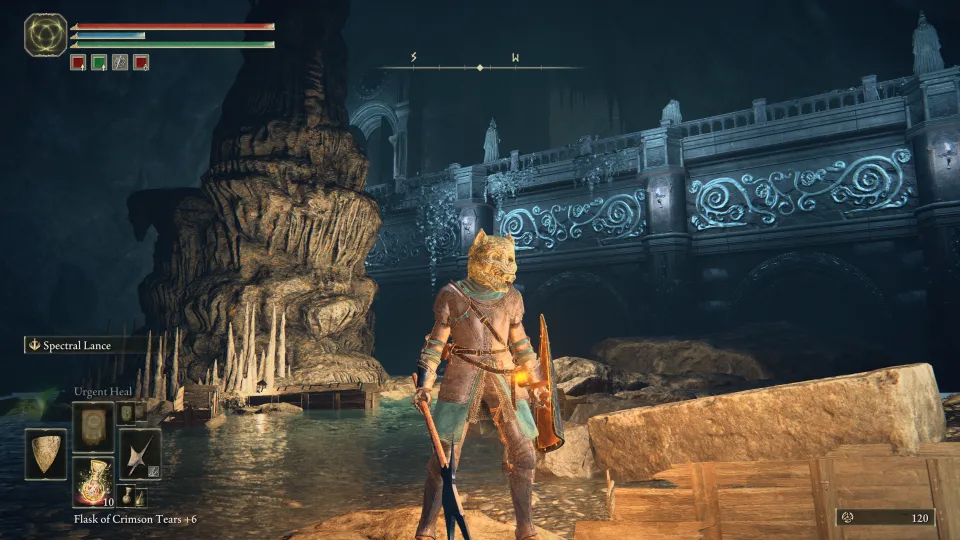Select the Flask of Crimson Tears slot
The width and height of the screenshot is (960, 540).
[x=93, y=483]
